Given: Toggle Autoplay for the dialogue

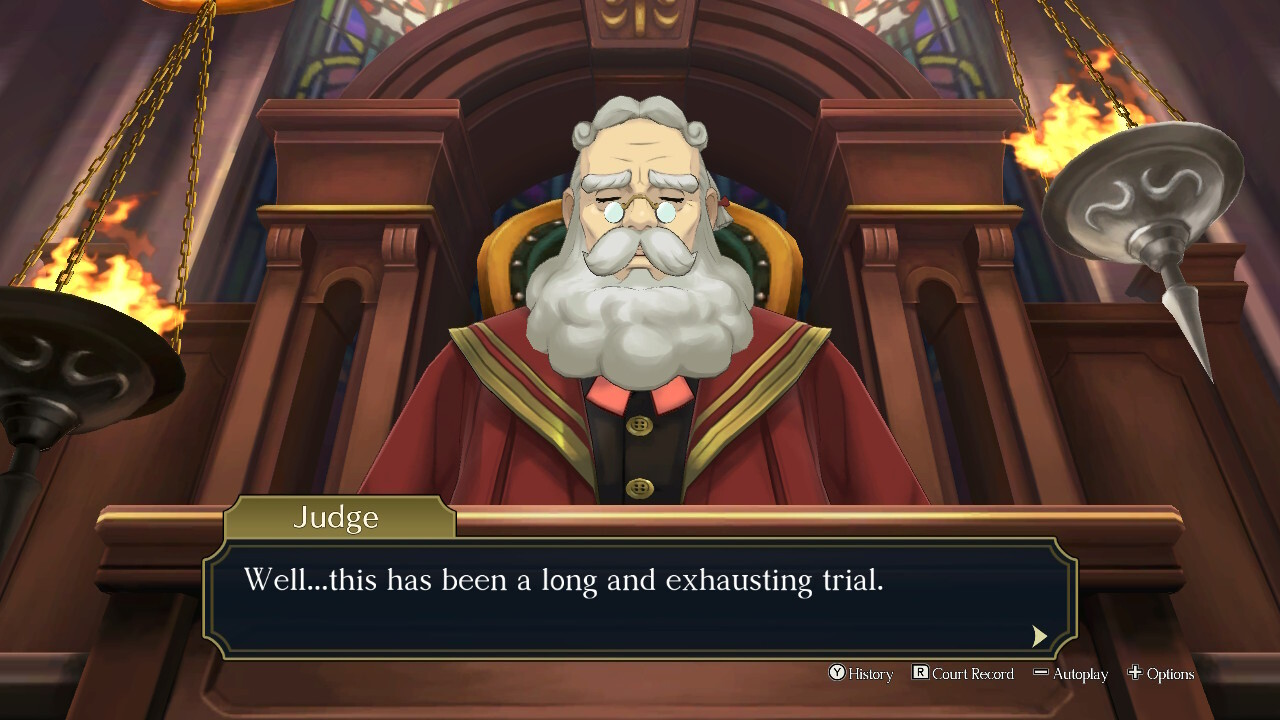Looking at the screenshot, I should coord(1070,674).
